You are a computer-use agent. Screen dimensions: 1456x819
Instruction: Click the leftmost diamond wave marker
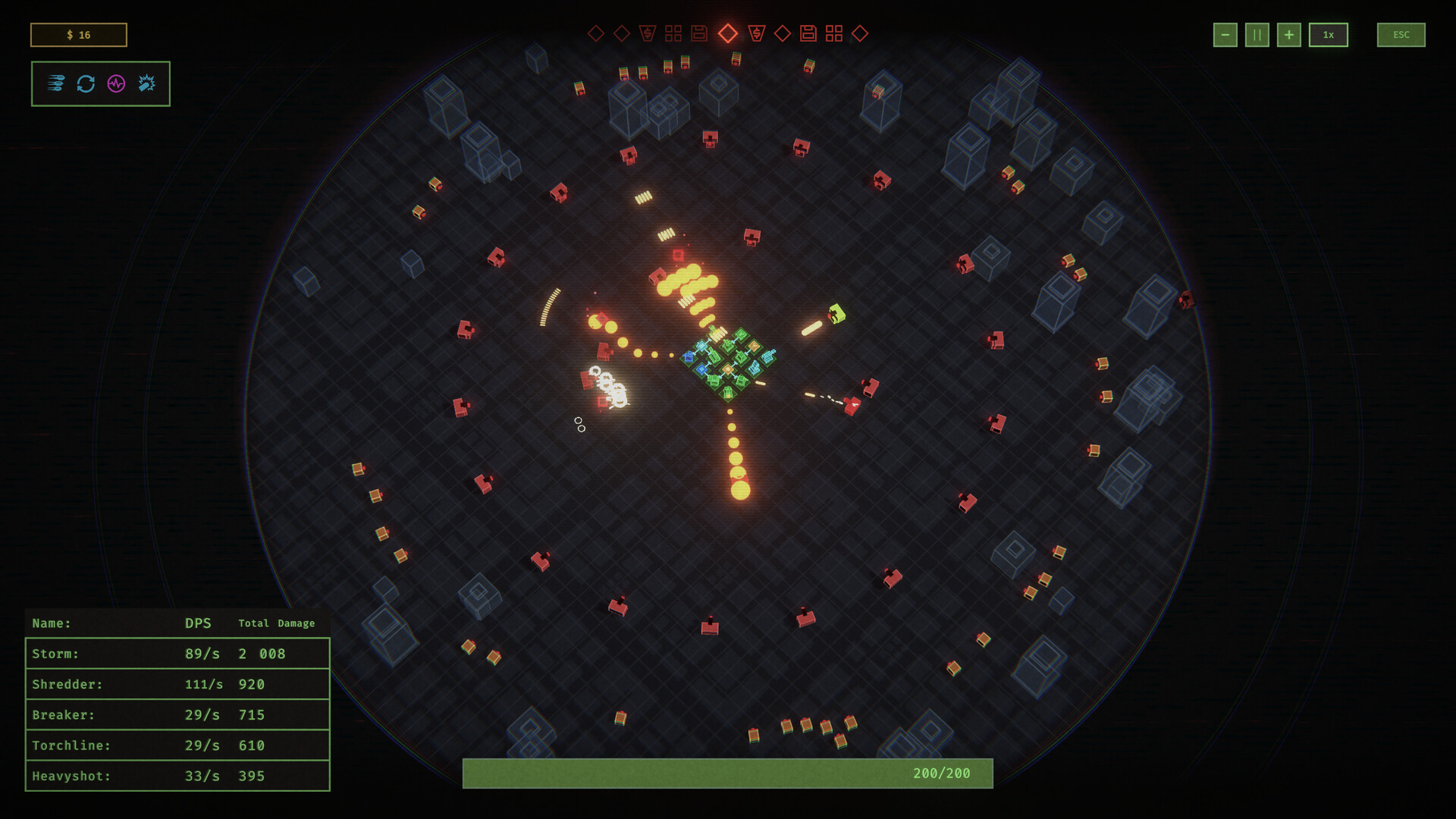(x=597, y=33)
